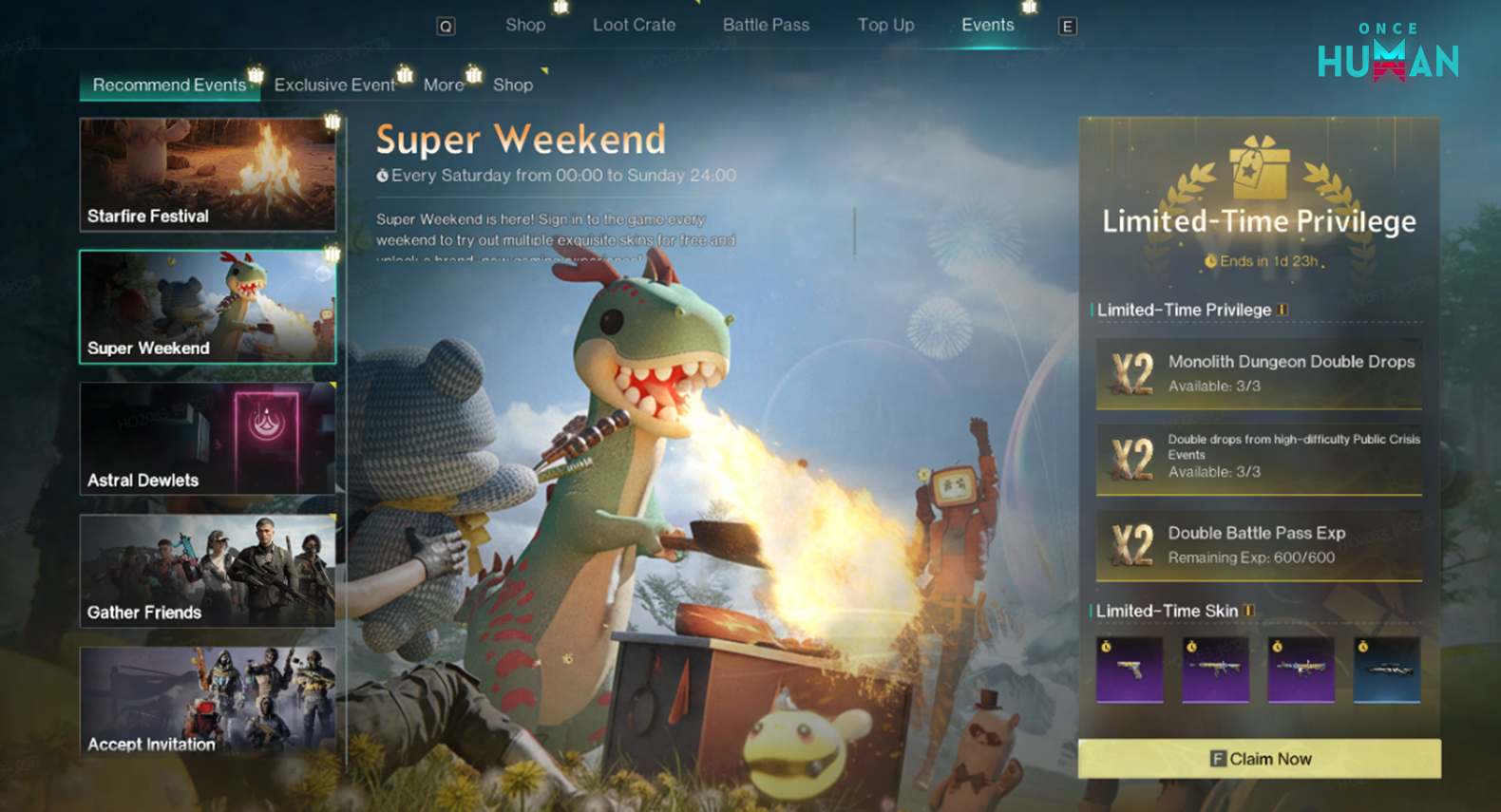This screenshot has width=1501, height=812.
Task: Select the Events tab in top navigation
Action: (x=987, y=26)
